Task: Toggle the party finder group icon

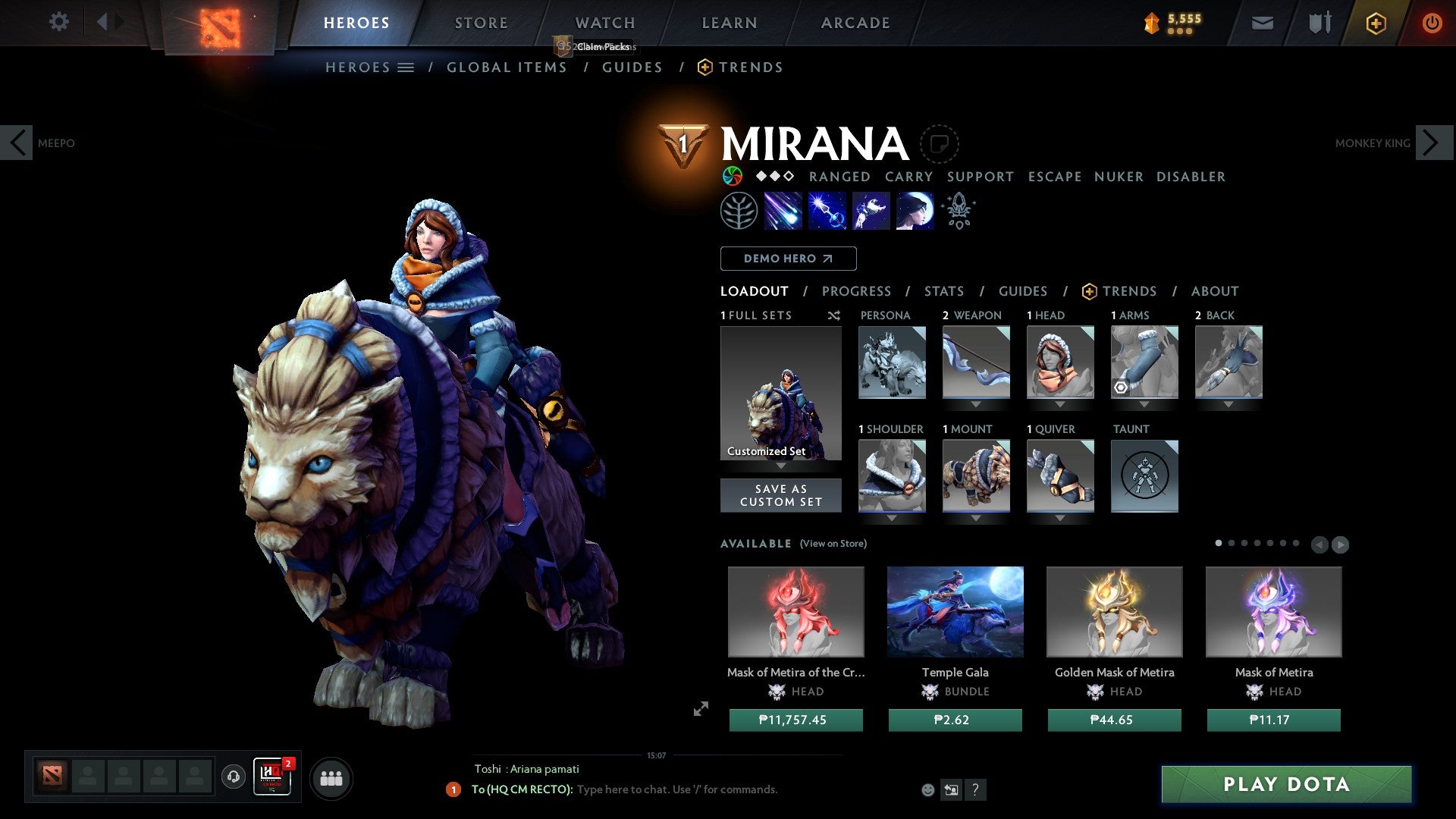Action: pyautogui.click(x=331, y=777)
